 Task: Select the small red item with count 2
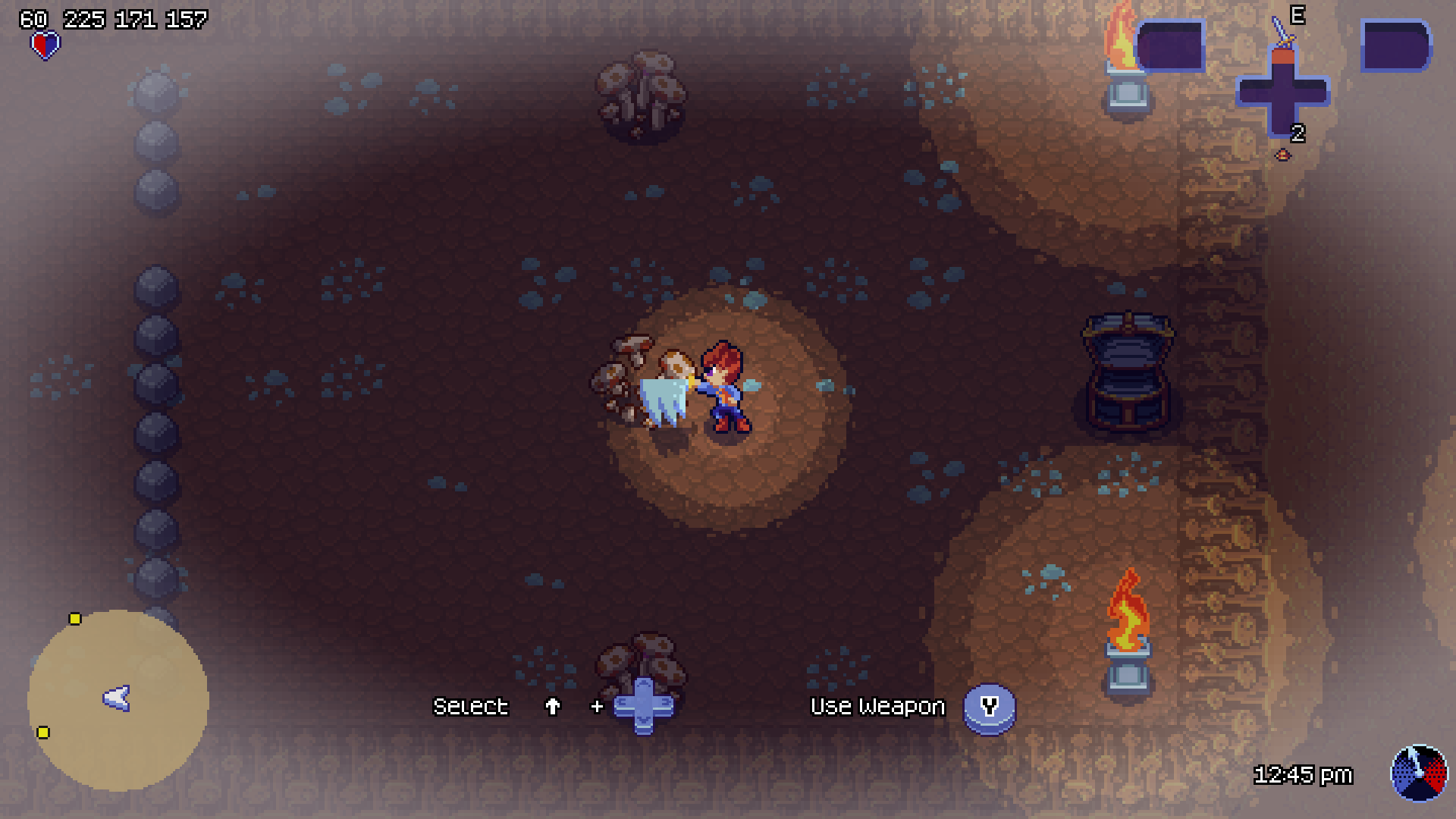click(1282, 155)
